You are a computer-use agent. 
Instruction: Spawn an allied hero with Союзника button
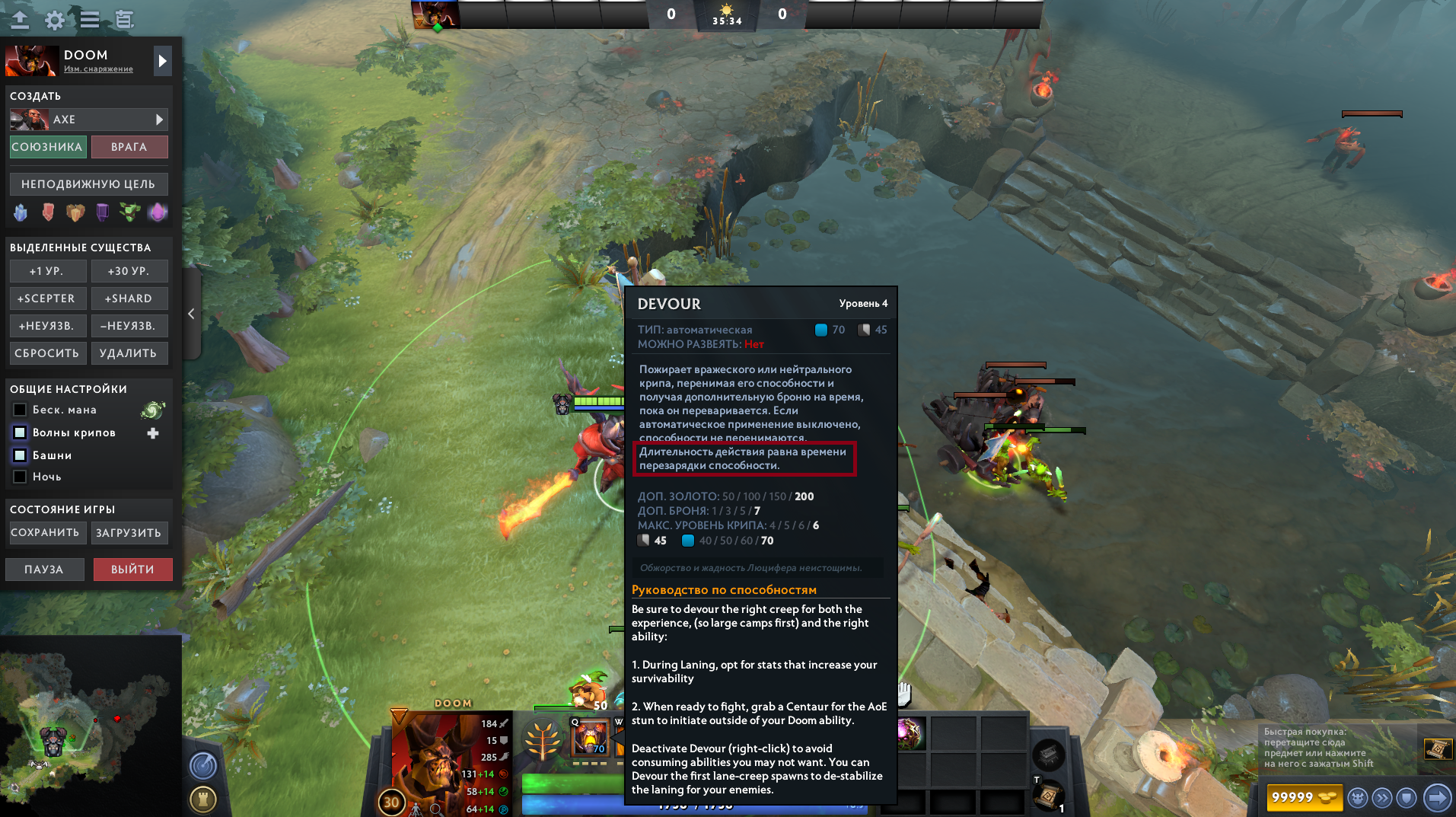click(x=47, y=147)
